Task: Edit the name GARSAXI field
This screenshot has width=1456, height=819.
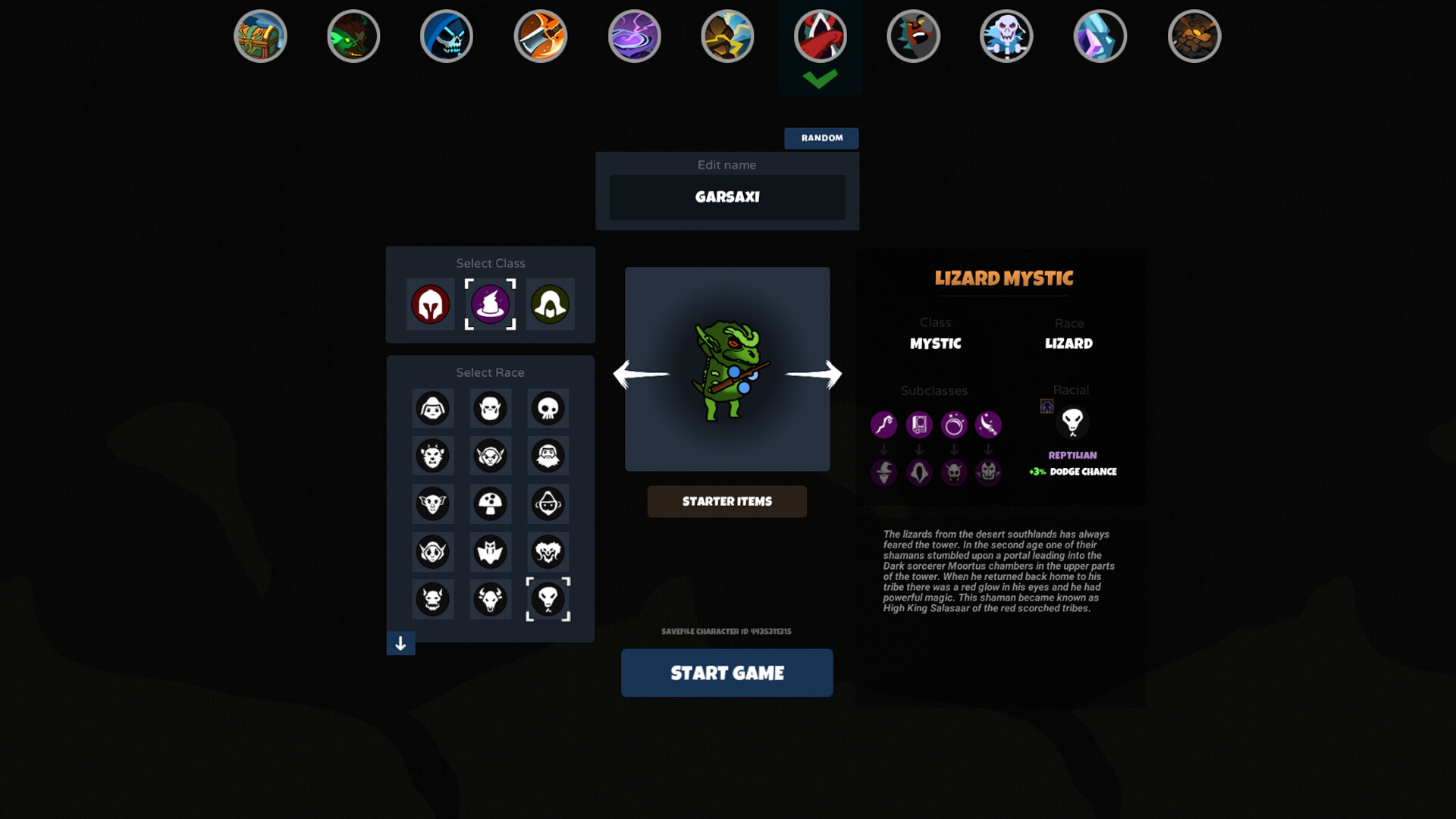Action: tap(726, 197)
